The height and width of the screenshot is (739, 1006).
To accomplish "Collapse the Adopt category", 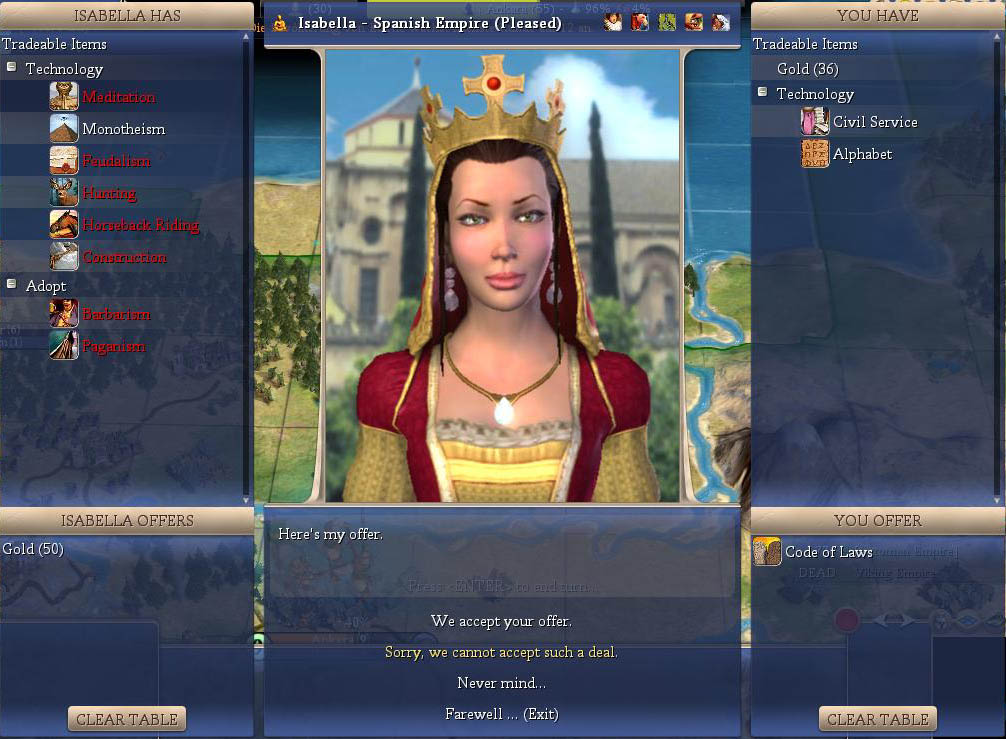I will 12,285.
